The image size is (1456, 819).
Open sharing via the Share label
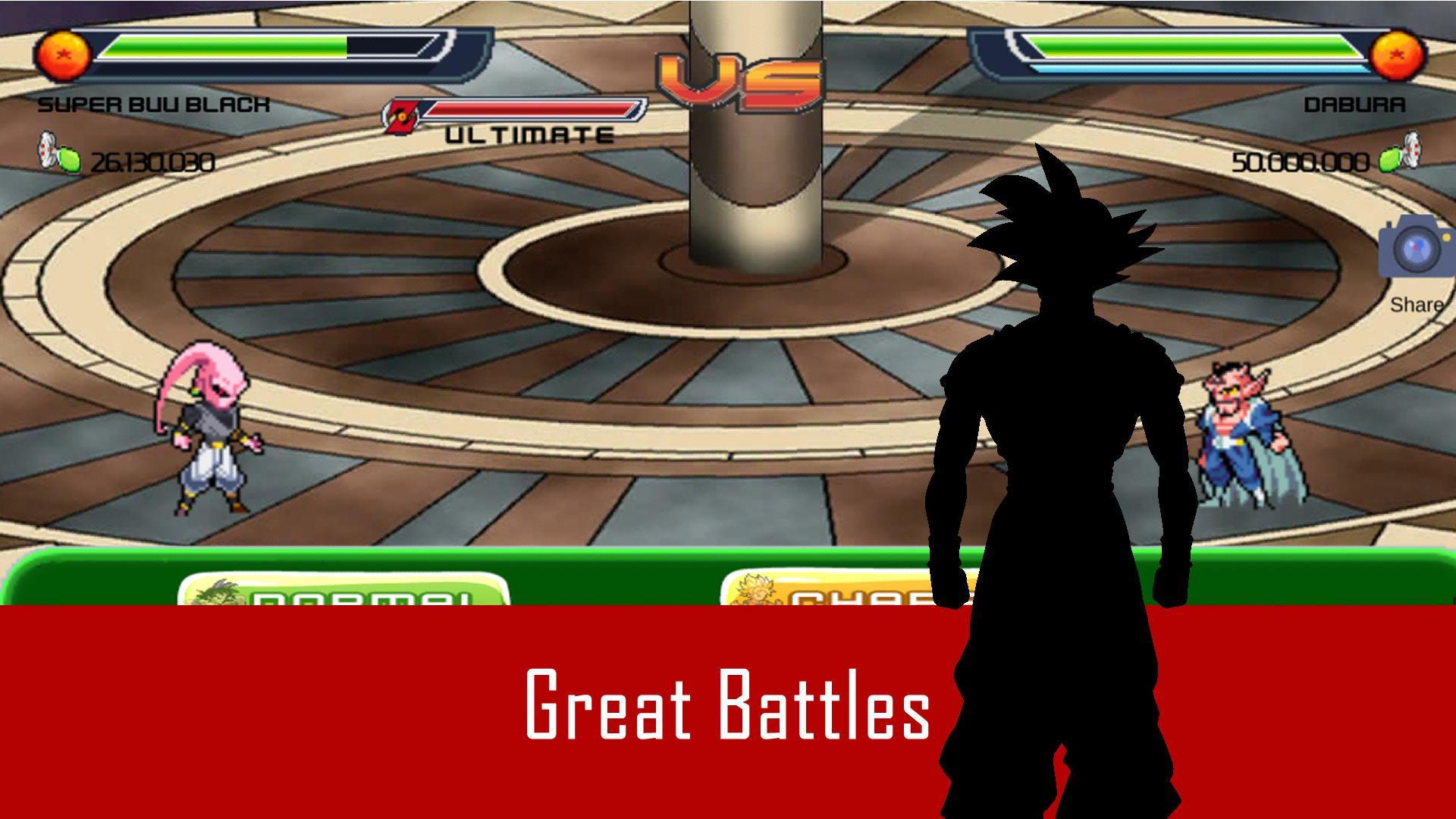tap(1415, 307)
